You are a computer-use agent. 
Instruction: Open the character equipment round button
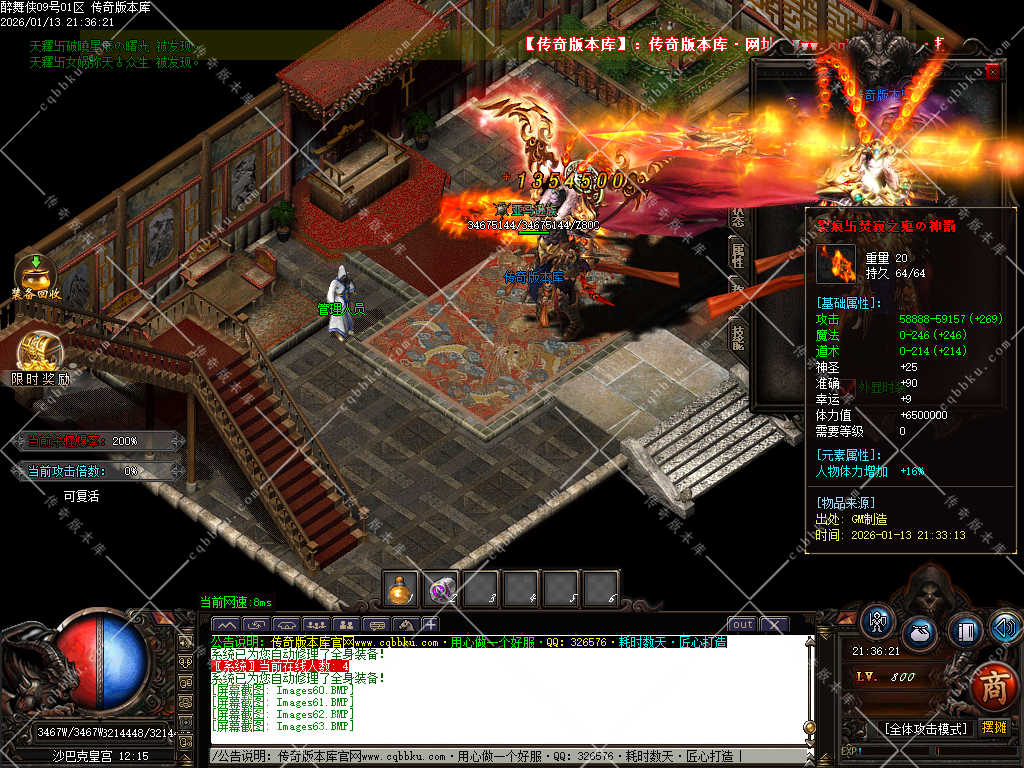878,622
